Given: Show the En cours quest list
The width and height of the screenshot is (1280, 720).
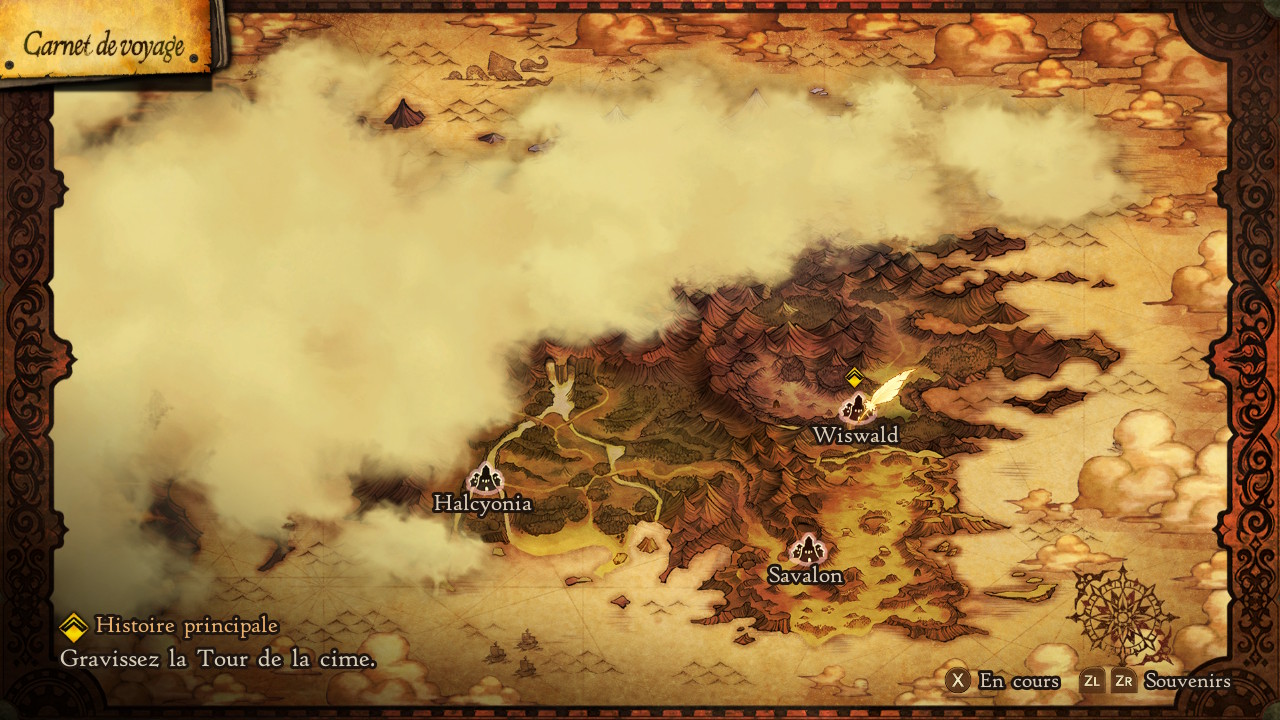Looking at the screenshot, I should 1003,681.
